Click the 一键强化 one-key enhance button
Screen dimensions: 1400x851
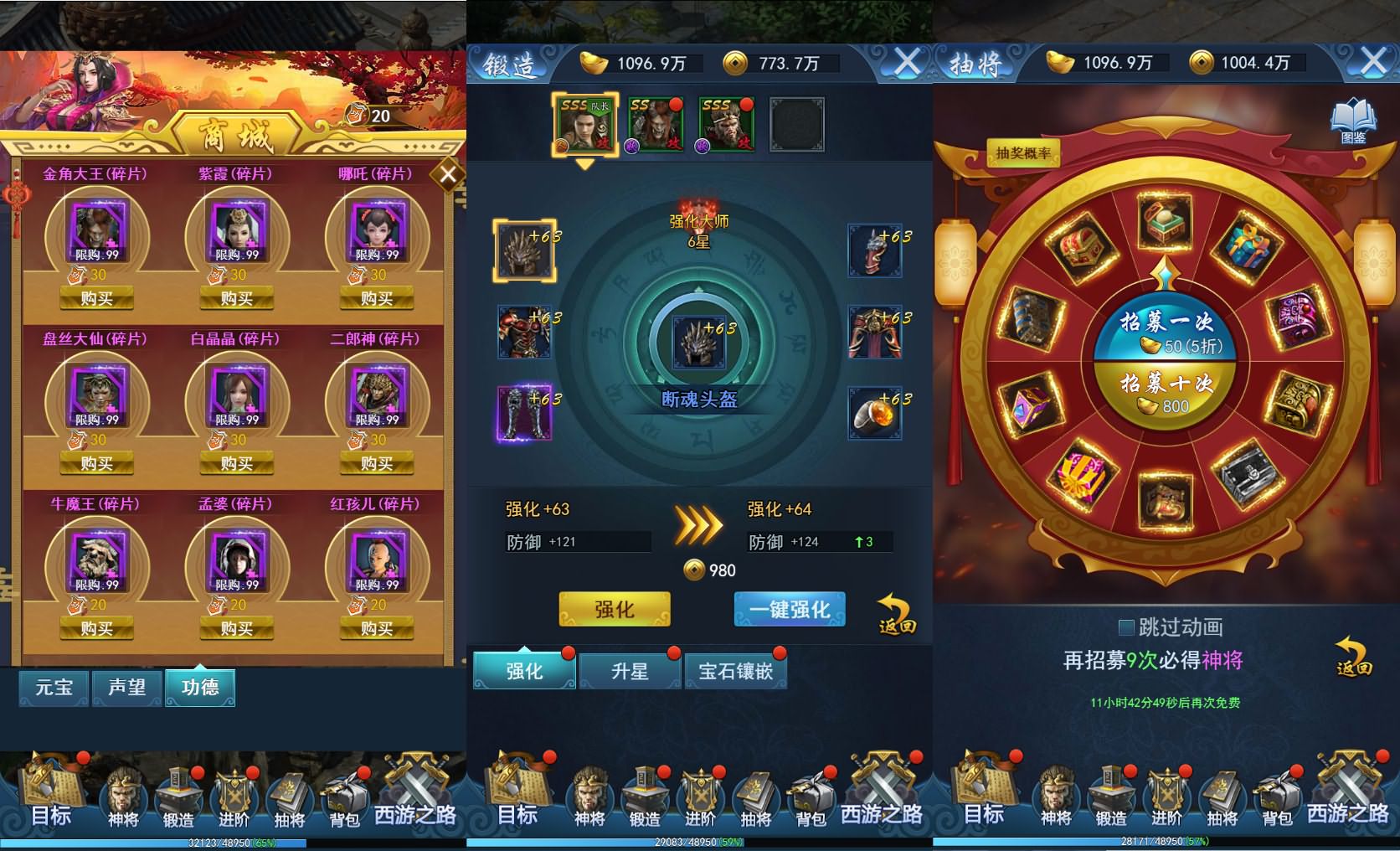pyautogui.click(x=788, y=609)
